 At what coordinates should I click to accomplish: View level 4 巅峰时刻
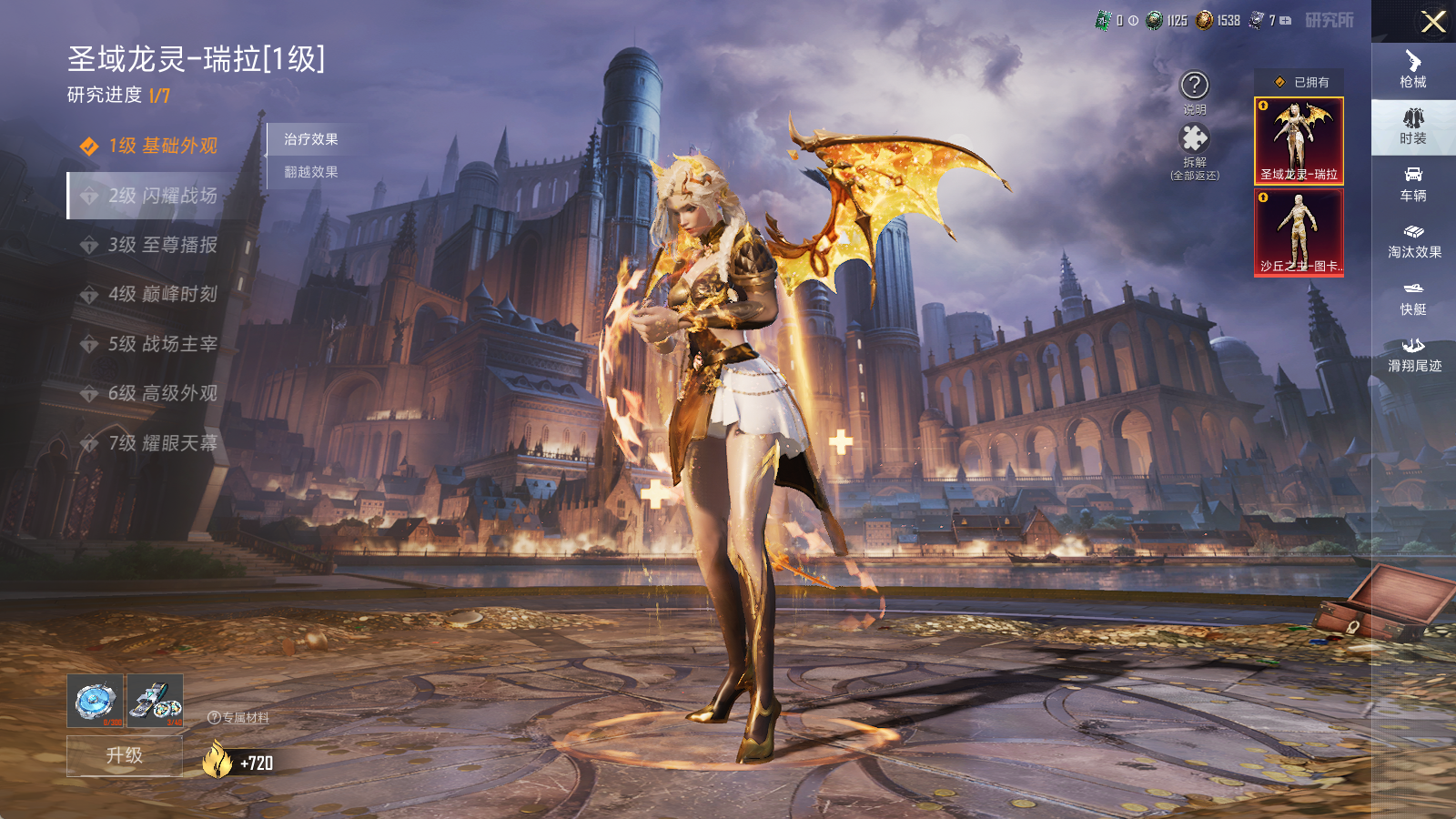[x=162, y=294]
